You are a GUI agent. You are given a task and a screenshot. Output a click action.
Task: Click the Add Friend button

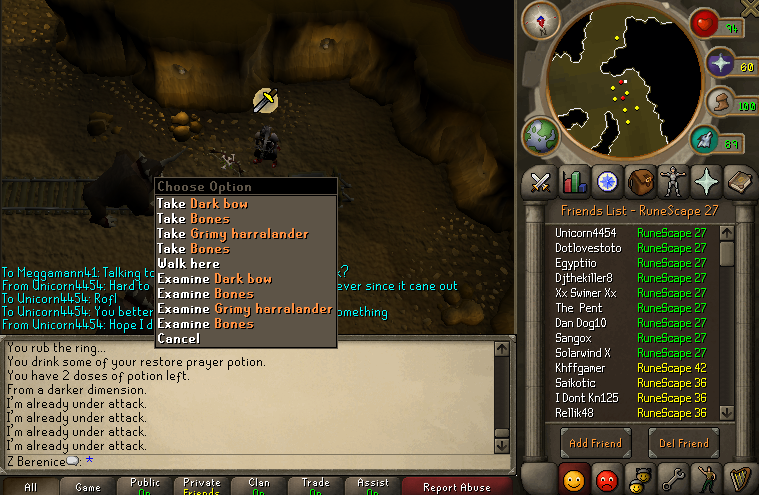pos(595,443)
